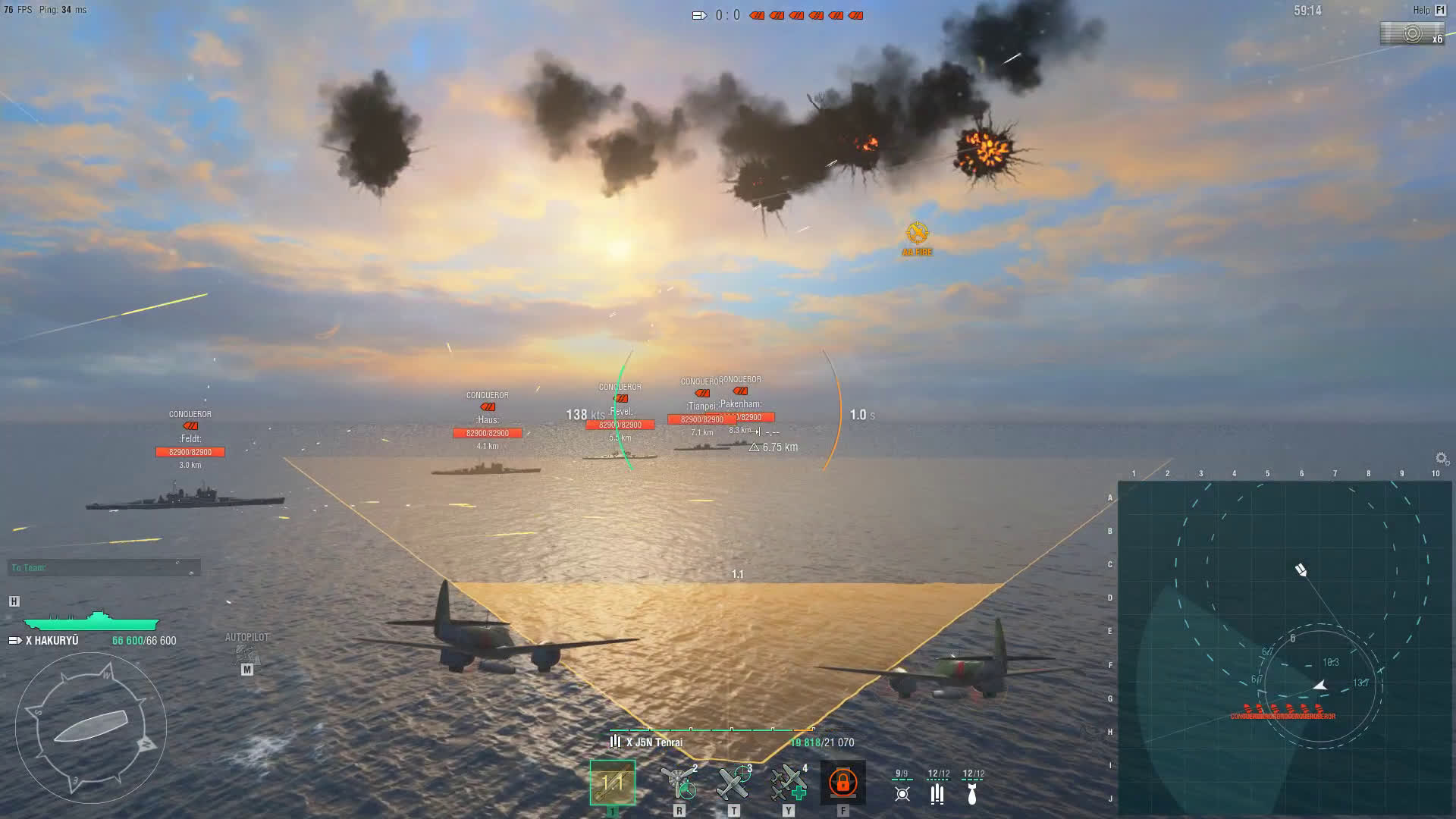Click the ship compass steering indicator
1456x819 pixels.
click(90, 726)
